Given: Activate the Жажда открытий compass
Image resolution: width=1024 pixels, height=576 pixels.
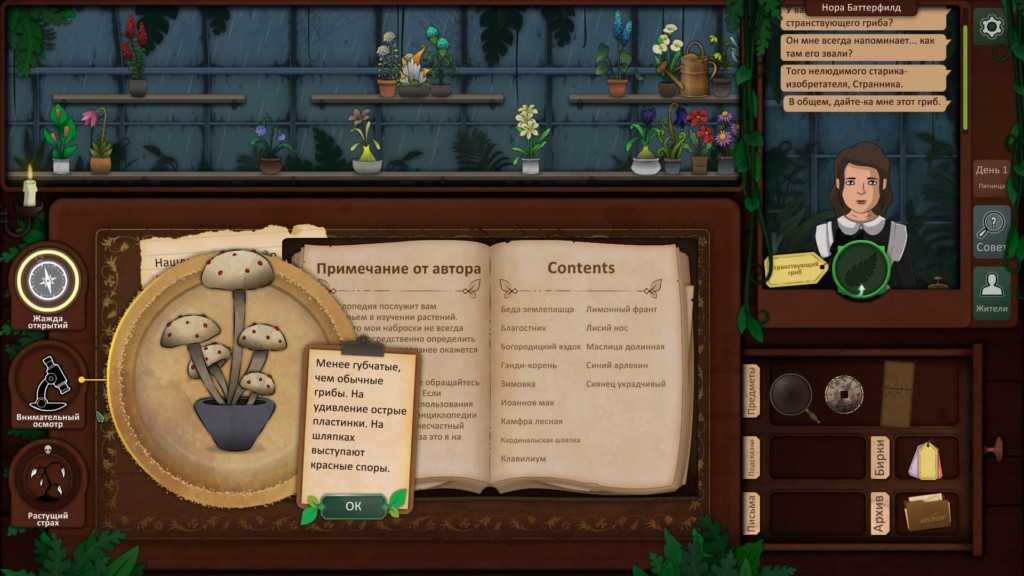Looking at the screenshot, I should tap(47, 282).
